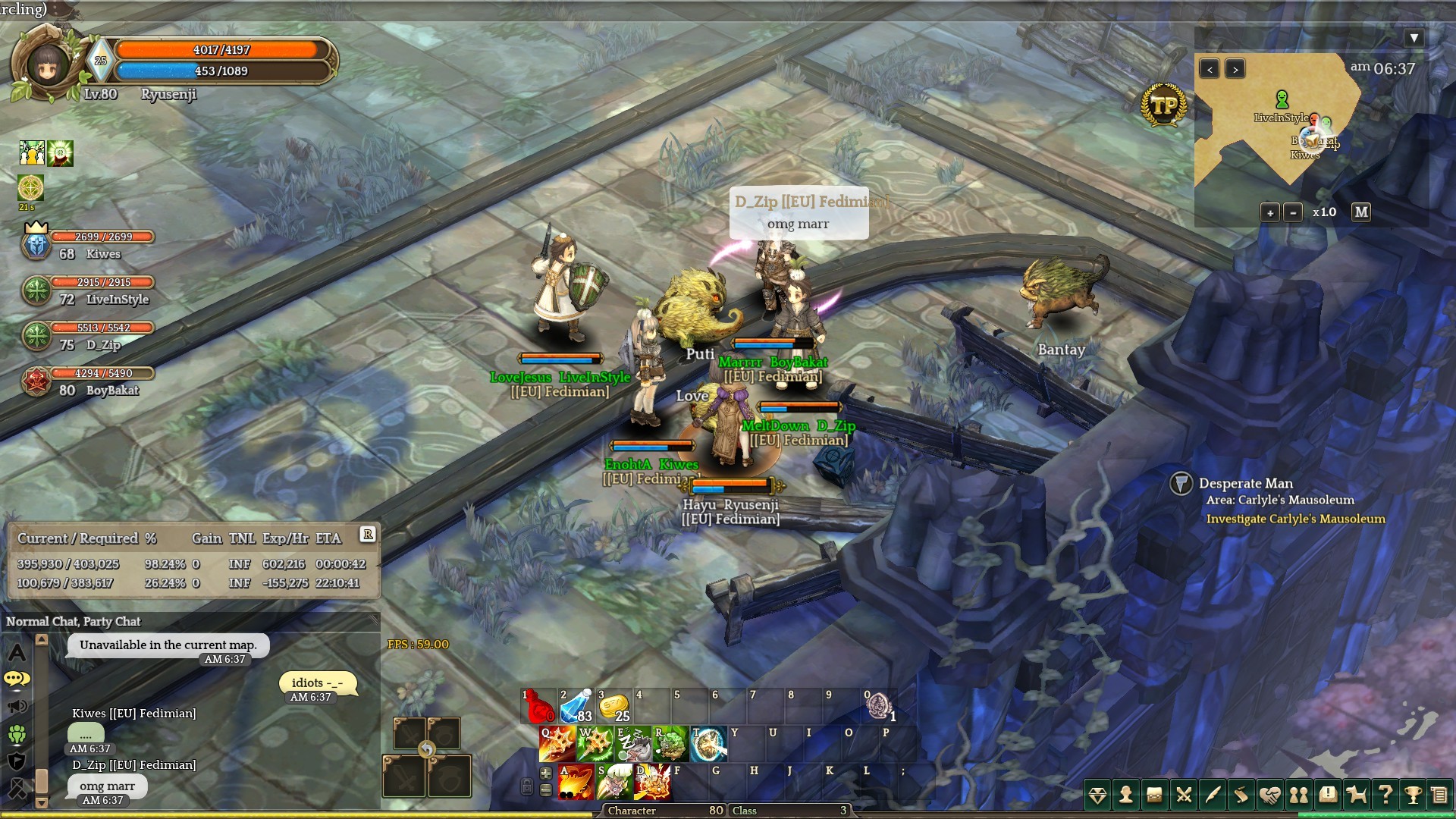Select the Desperate Man quest tracker entry
The image size is (1456, 819).
pyautogui.click(x=1245, y=484)
